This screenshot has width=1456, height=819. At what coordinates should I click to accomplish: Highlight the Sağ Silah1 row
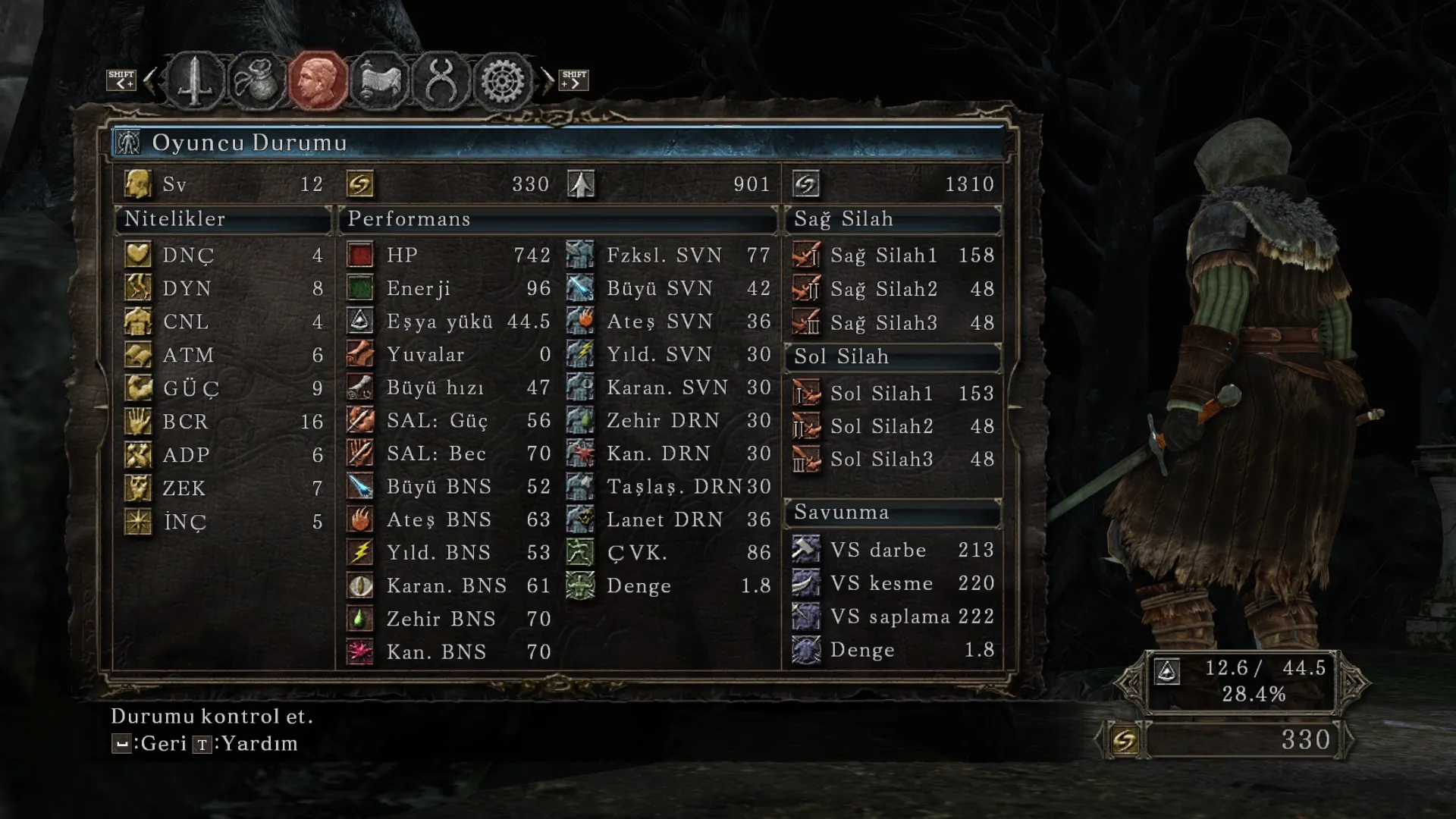(x=893, y=255)
